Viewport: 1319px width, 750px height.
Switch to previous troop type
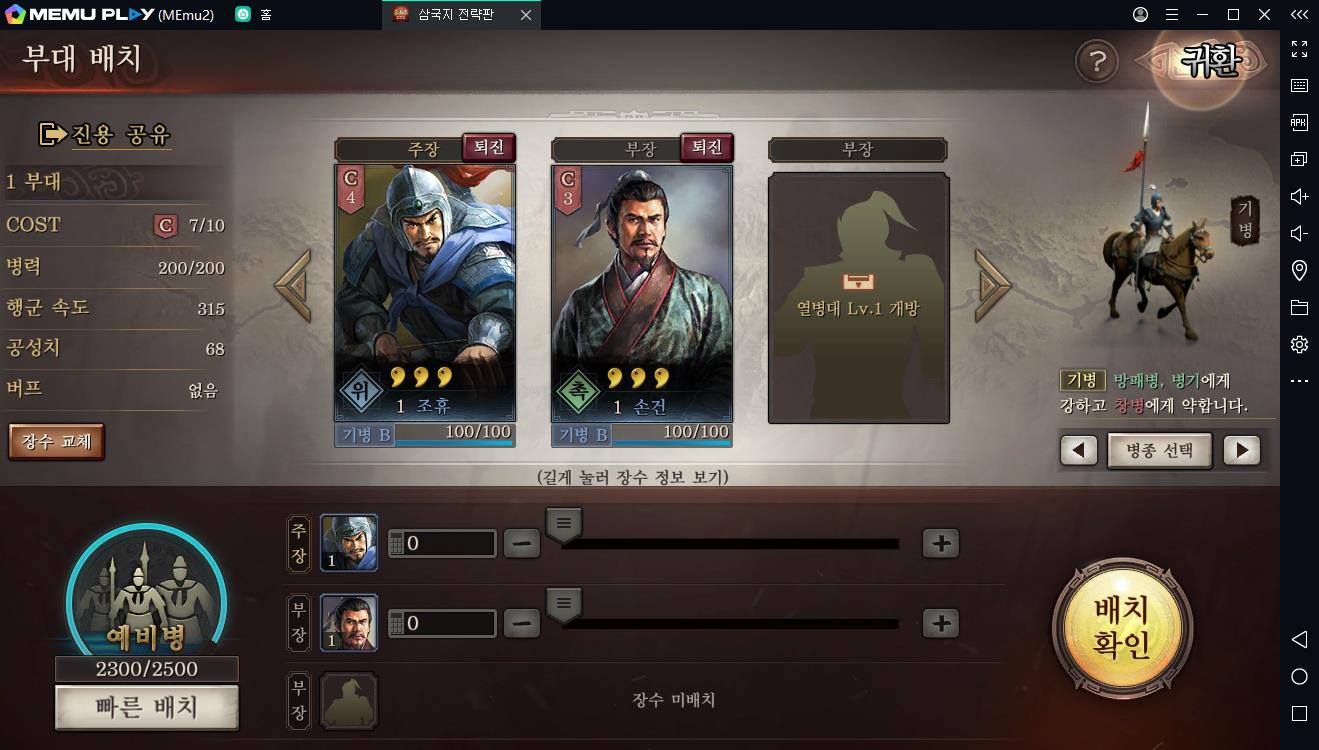click(x=1078, y=450)
